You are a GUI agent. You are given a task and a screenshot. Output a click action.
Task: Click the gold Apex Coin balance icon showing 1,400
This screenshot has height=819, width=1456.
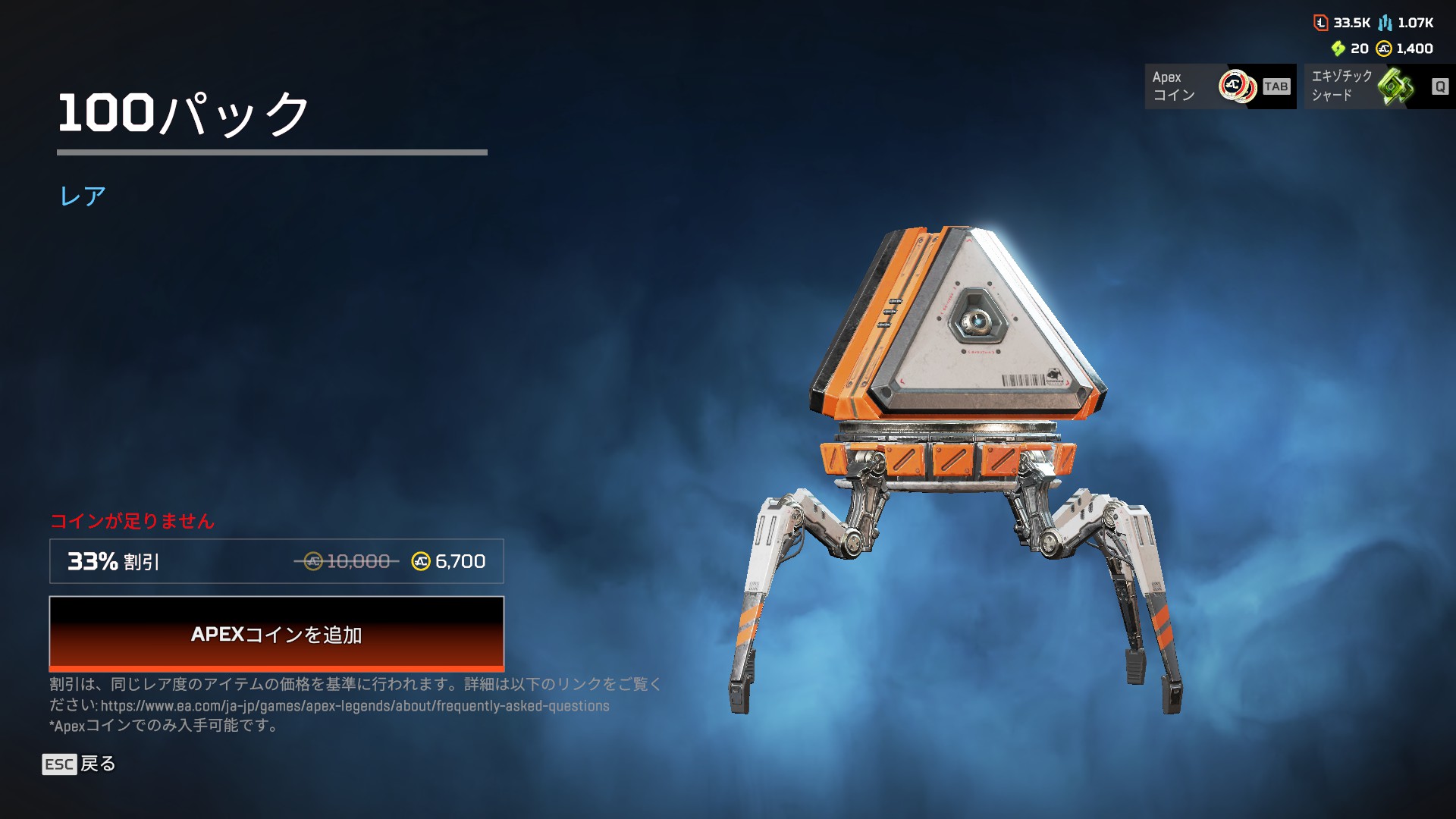(x=1383, y=49)
